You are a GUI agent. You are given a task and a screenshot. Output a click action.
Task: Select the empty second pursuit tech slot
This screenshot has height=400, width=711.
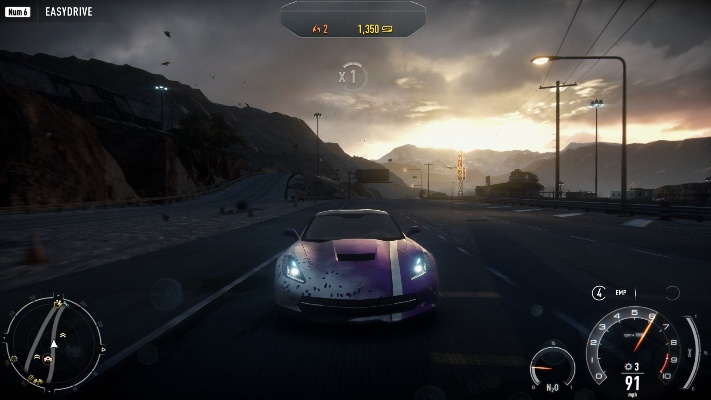[672, 293]
